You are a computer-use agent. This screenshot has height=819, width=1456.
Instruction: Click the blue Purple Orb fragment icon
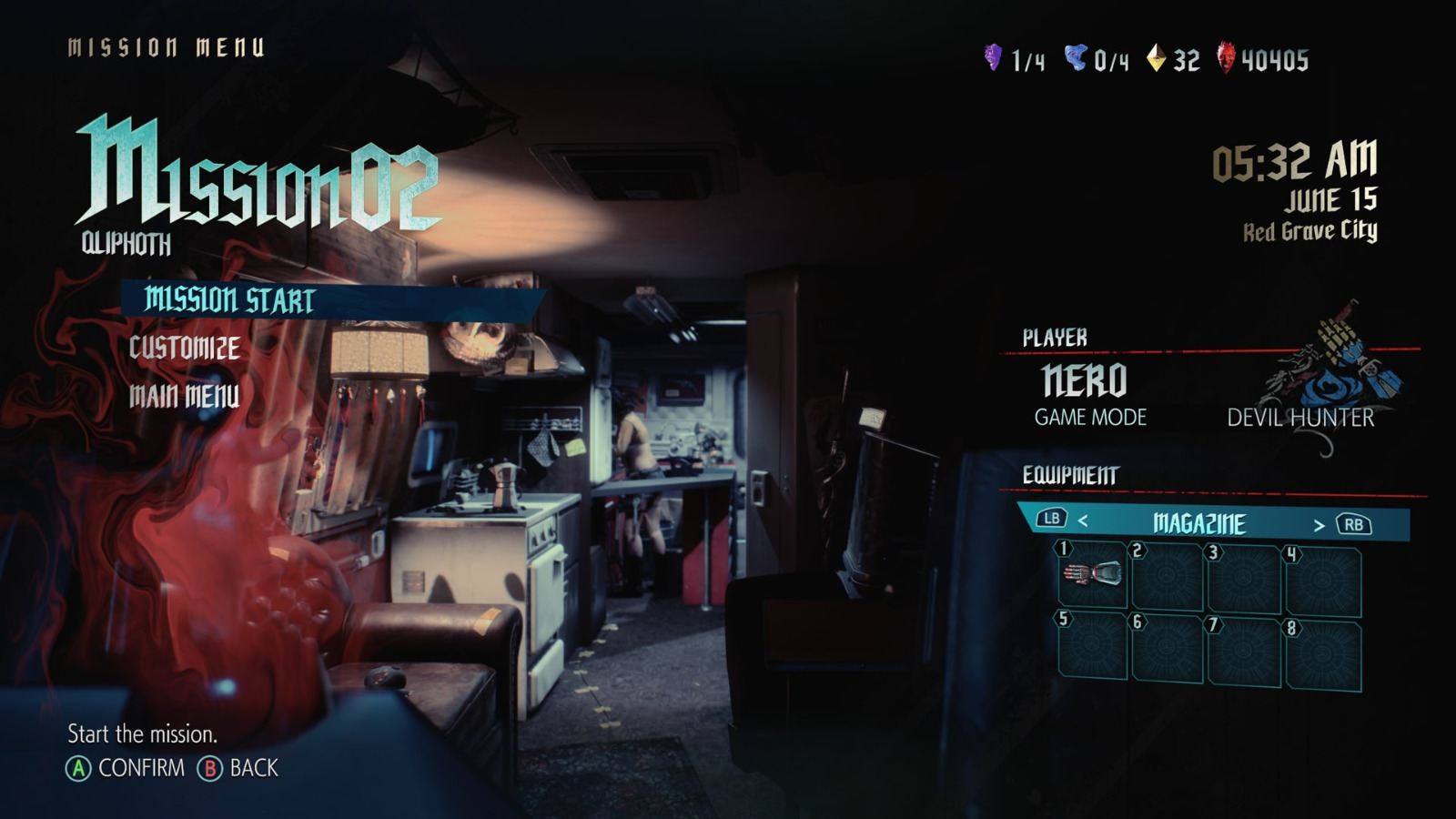click(x=1076, y=56)
